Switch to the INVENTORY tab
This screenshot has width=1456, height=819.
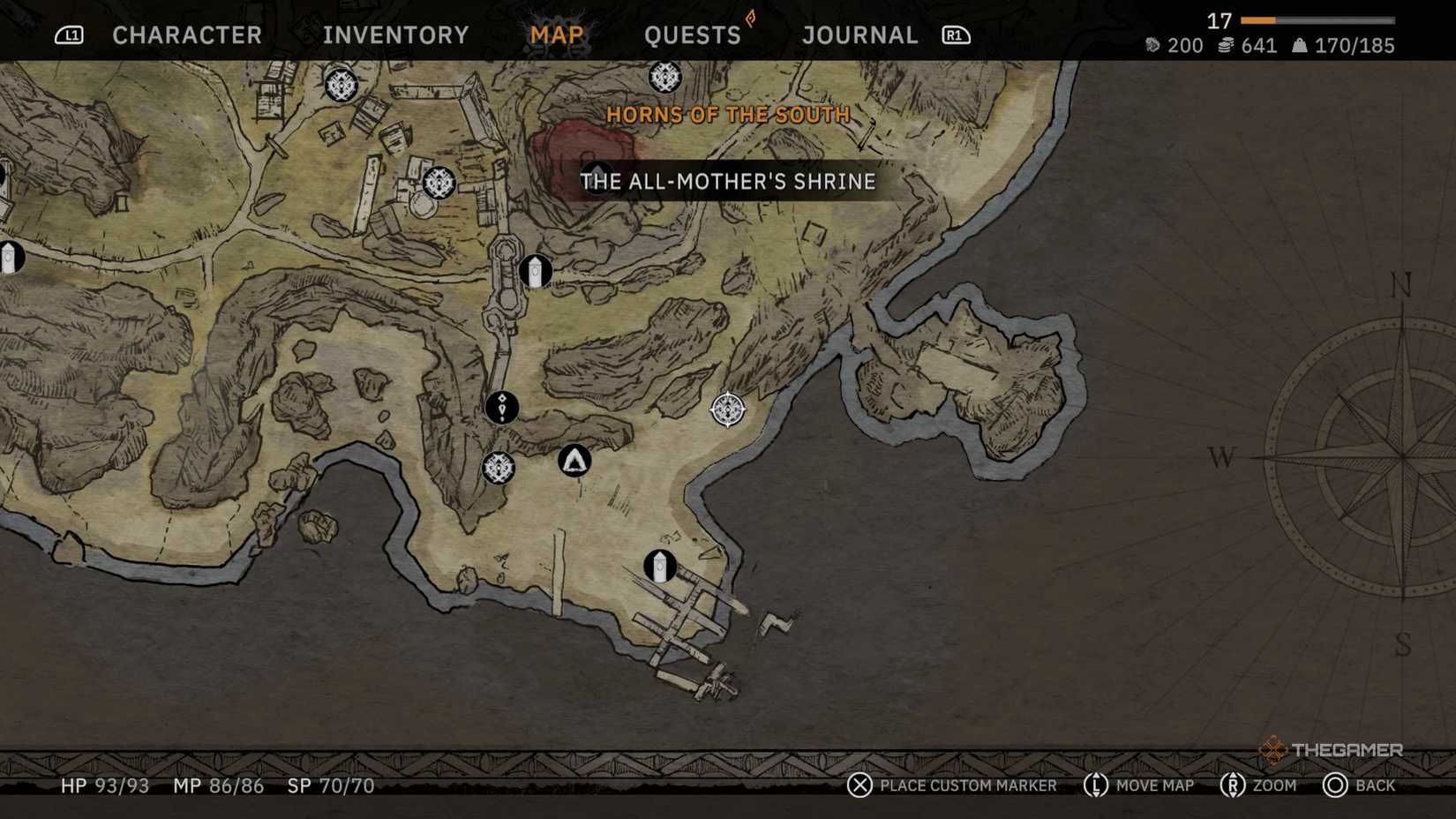(394, 35)
